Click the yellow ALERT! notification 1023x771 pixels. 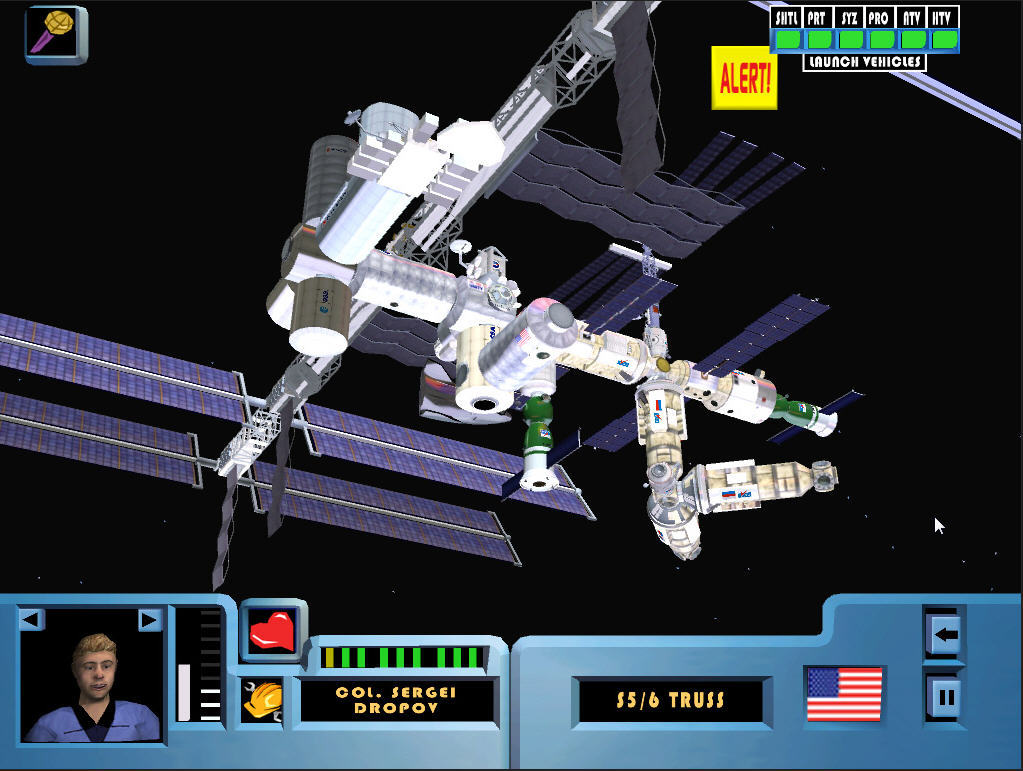[x=744, y=78]
